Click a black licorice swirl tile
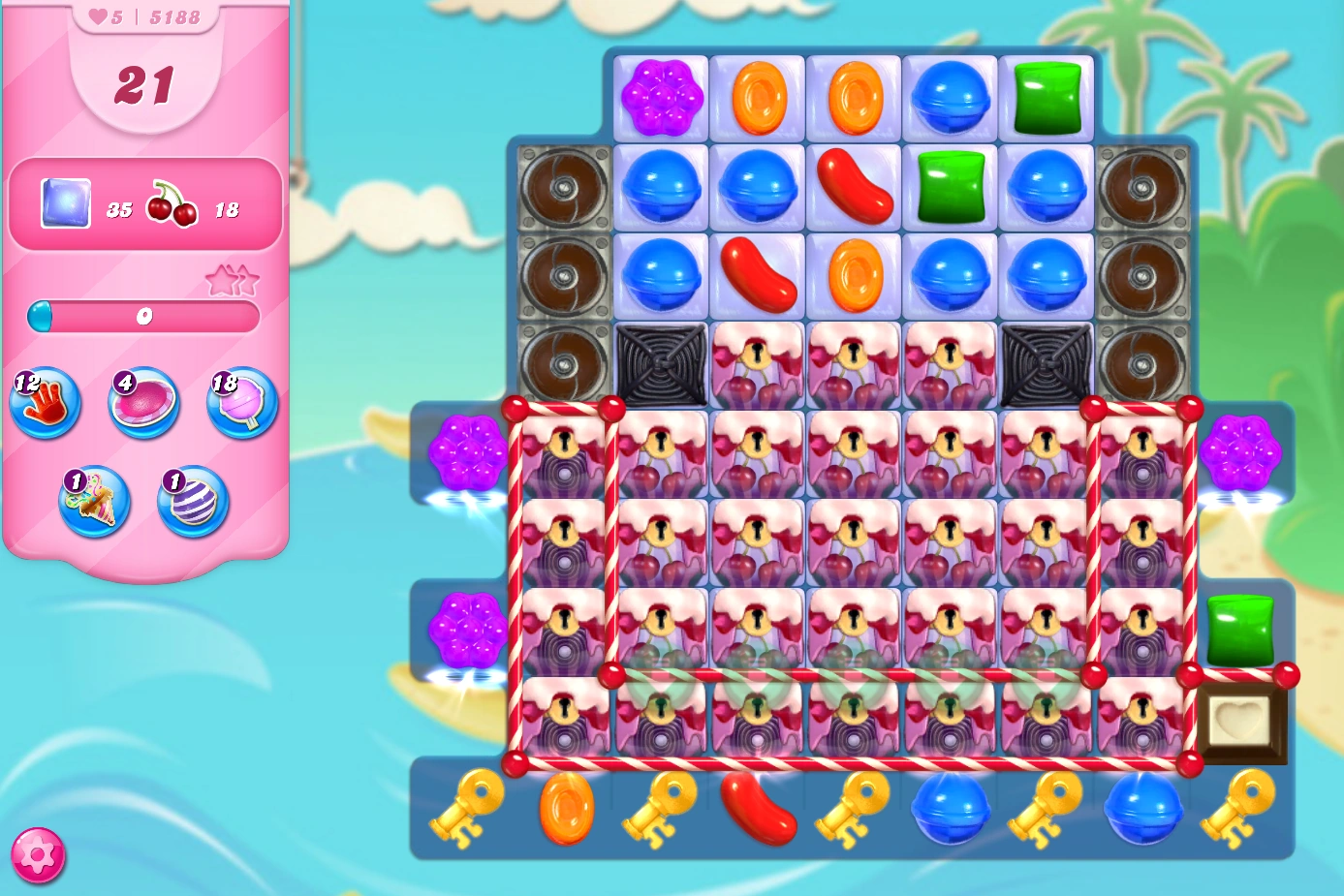Screen dimensions: 1344x896 [x=660, y=364]
